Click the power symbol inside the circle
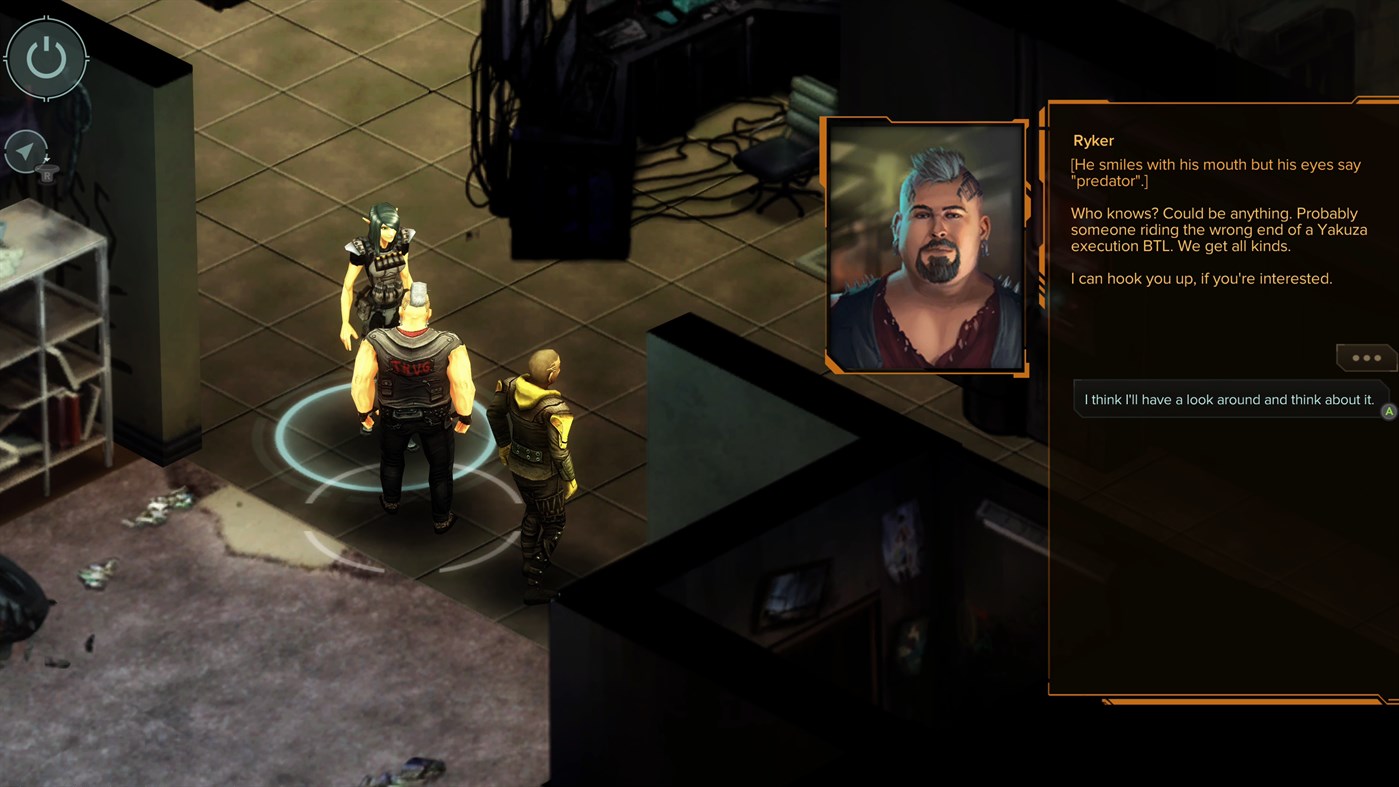 [x=46, y=57]
